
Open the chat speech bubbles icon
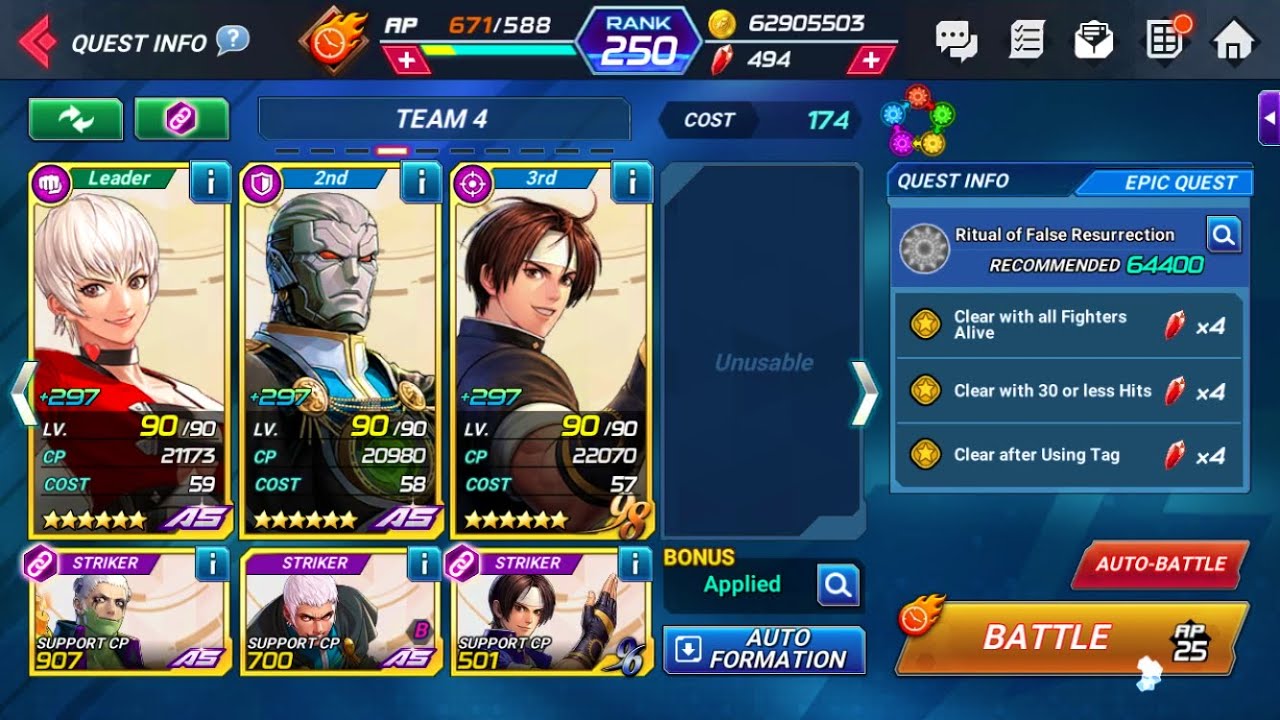click(956, 41)
